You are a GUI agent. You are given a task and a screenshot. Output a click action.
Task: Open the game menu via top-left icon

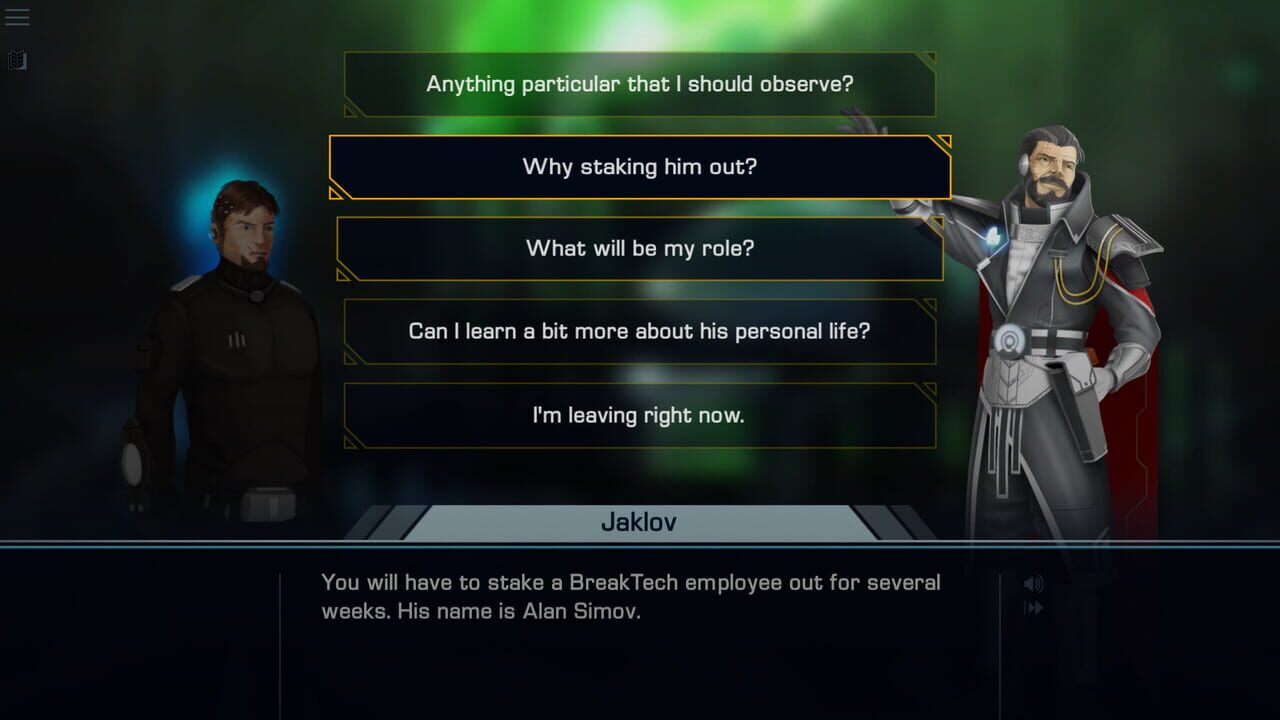point(19,16)
